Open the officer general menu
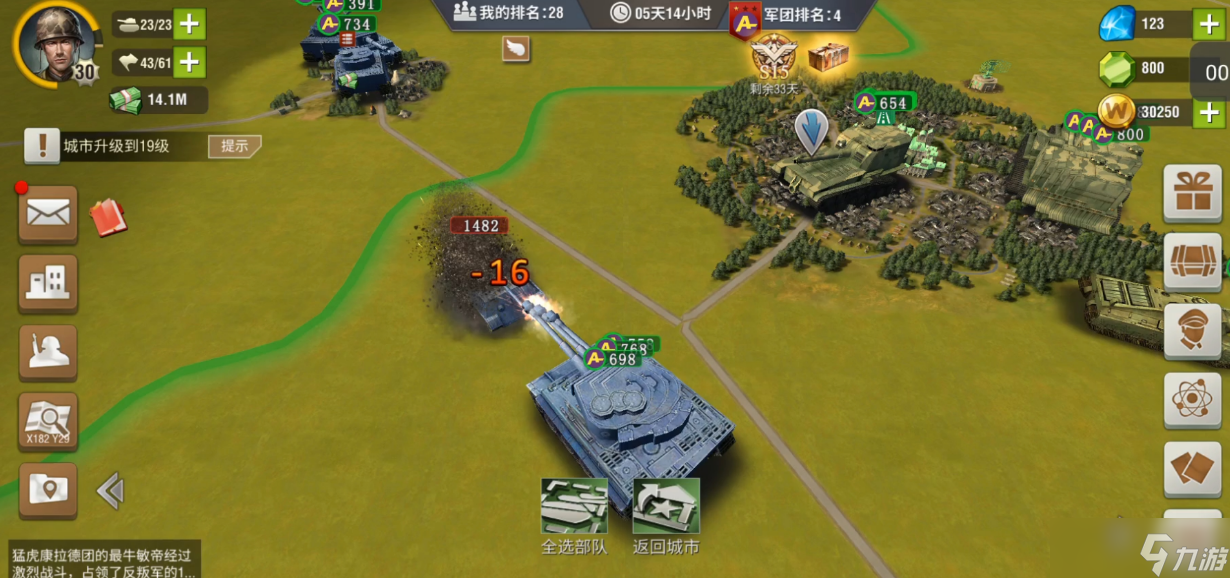1230x578 pixels. pyautogui.click(x=1193, y=331)
